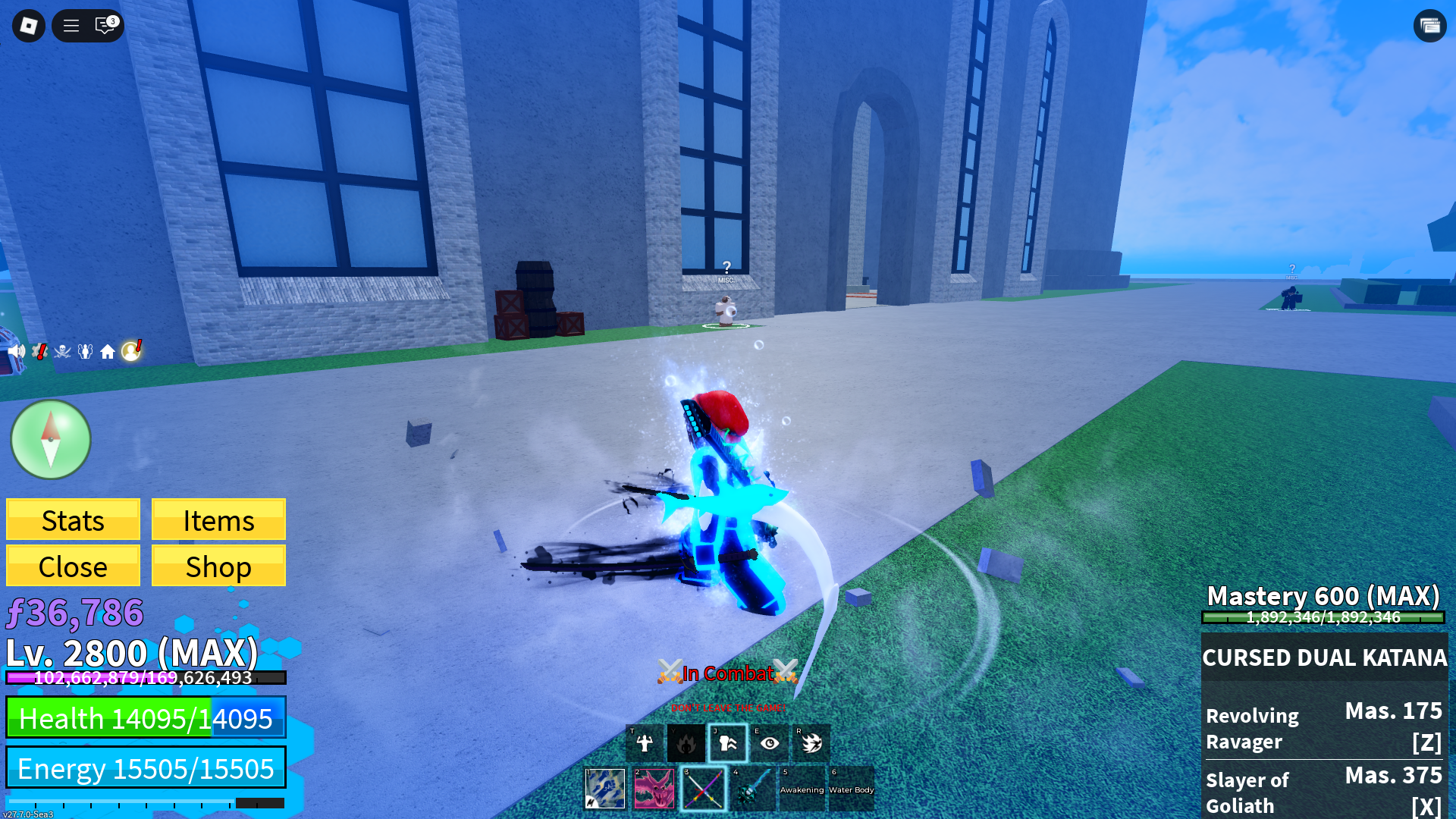1456x819 pixels.
Task: Select the crossed dual katana slot
Action: pos(703,789)
